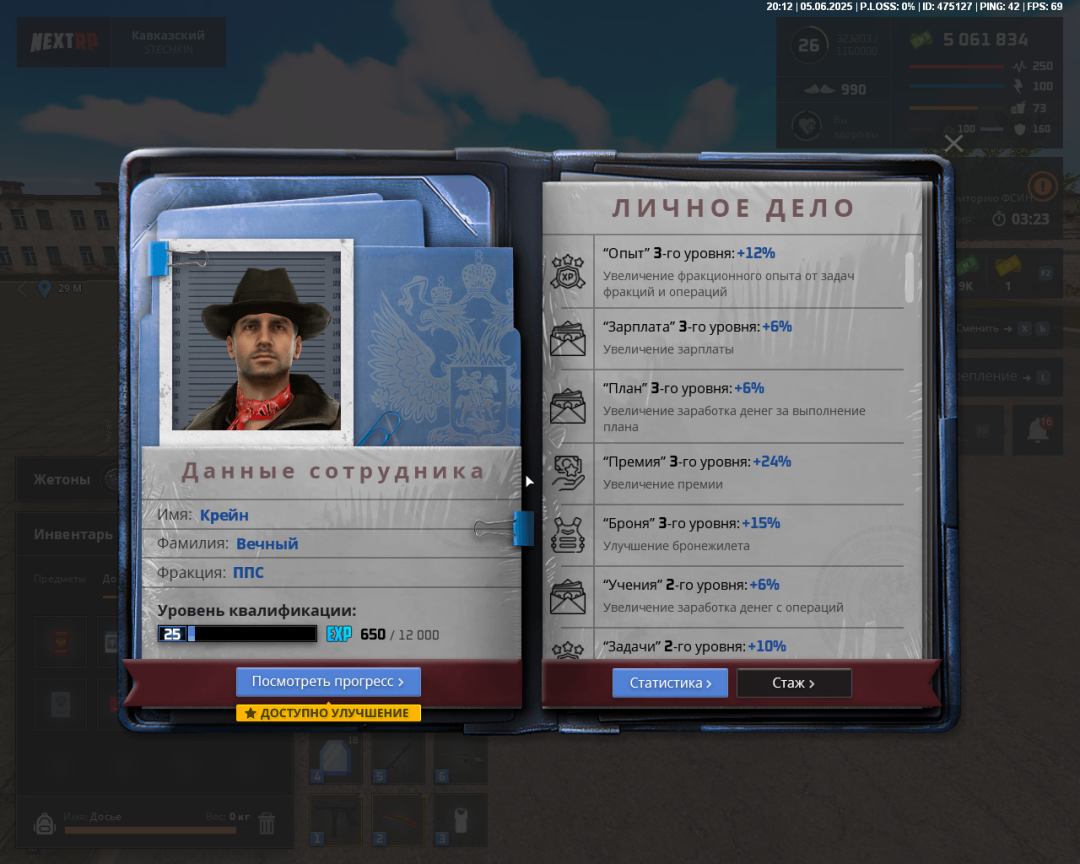Close the personal file window
Image resolution: width=1080 pixels, height=864 pixels.
tap(953, 144)
